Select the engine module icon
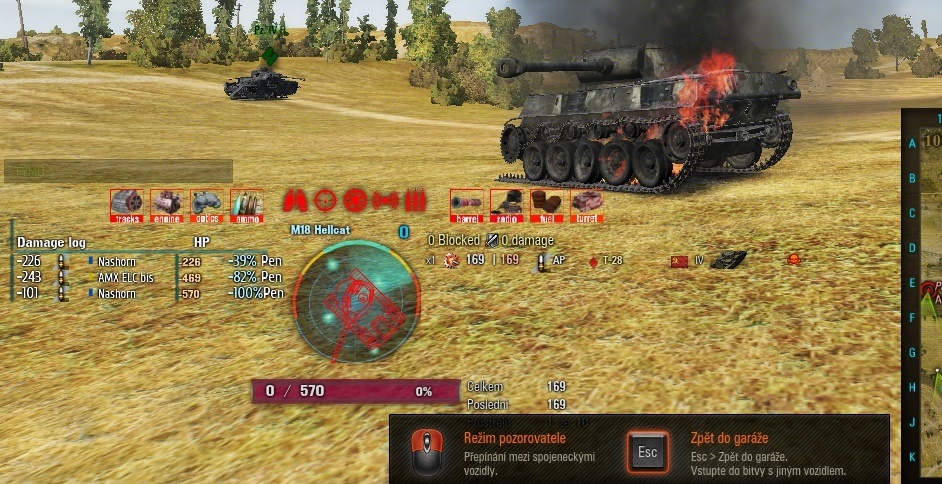 166,204
